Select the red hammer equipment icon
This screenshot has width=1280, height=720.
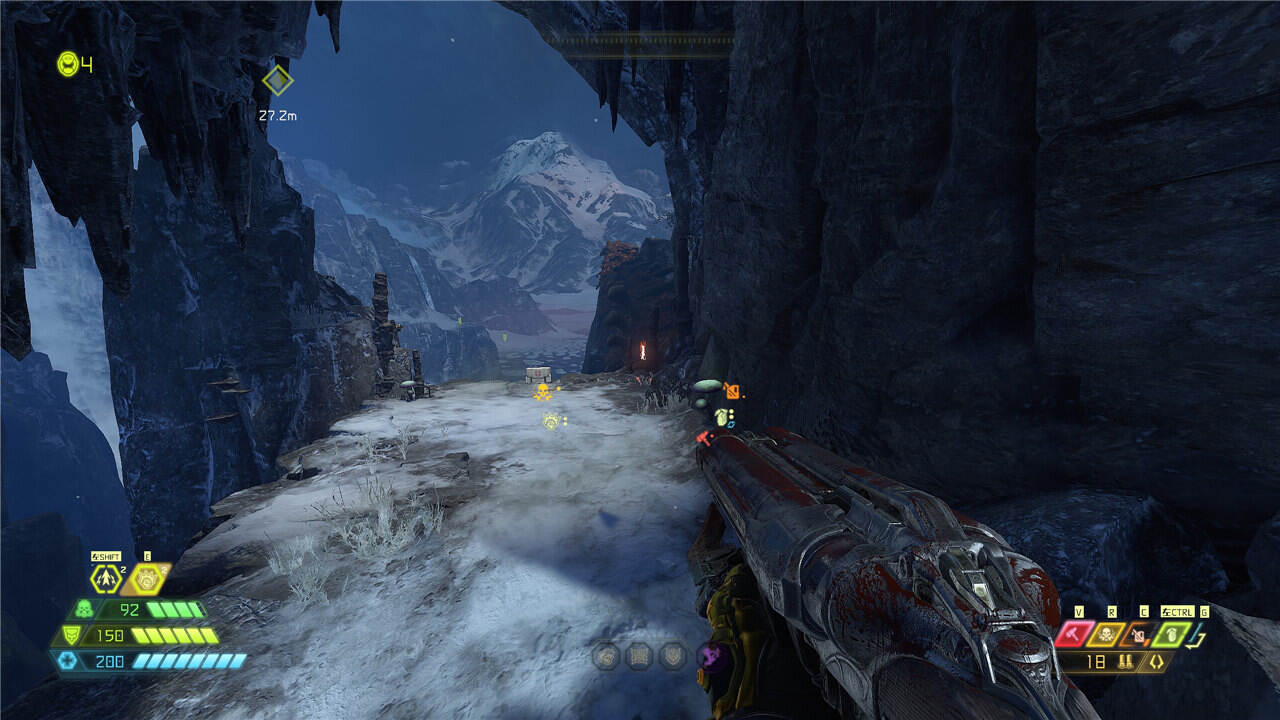coord(1075,634)
